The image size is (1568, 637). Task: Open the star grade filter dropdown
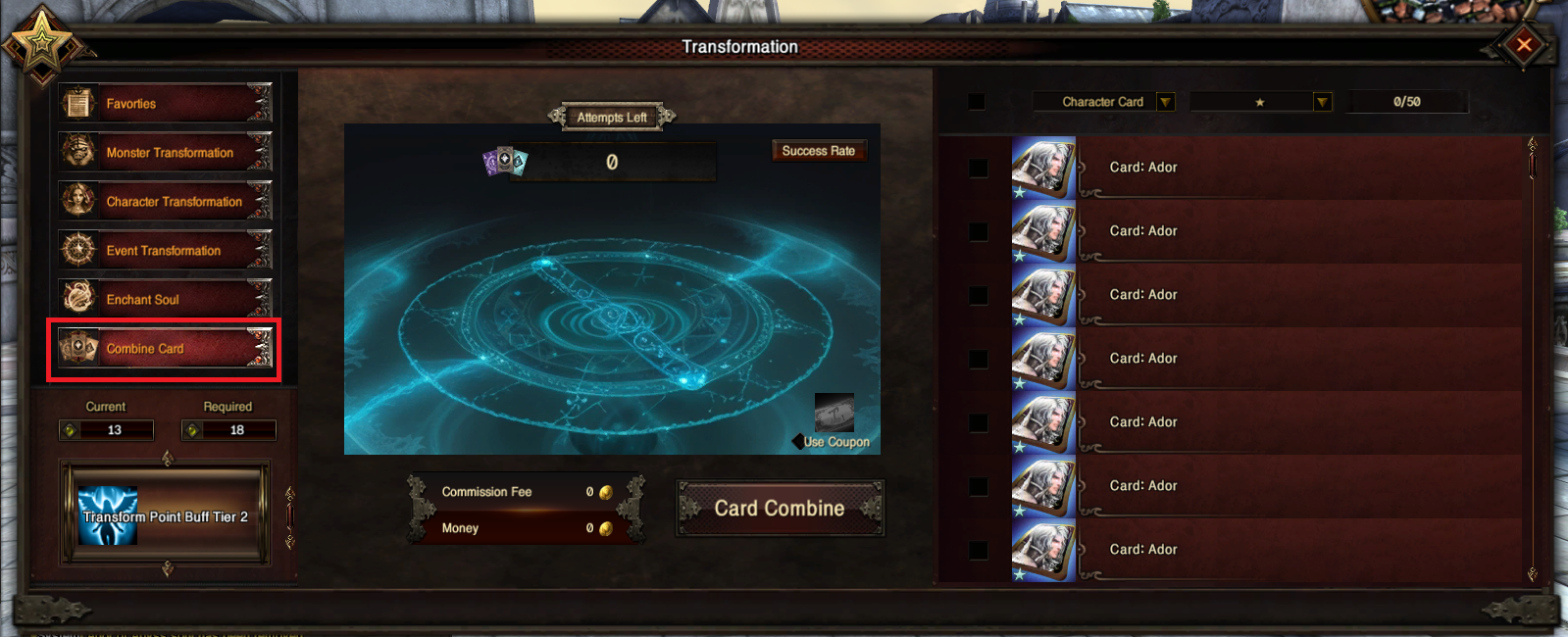[x=1322, y=102]
